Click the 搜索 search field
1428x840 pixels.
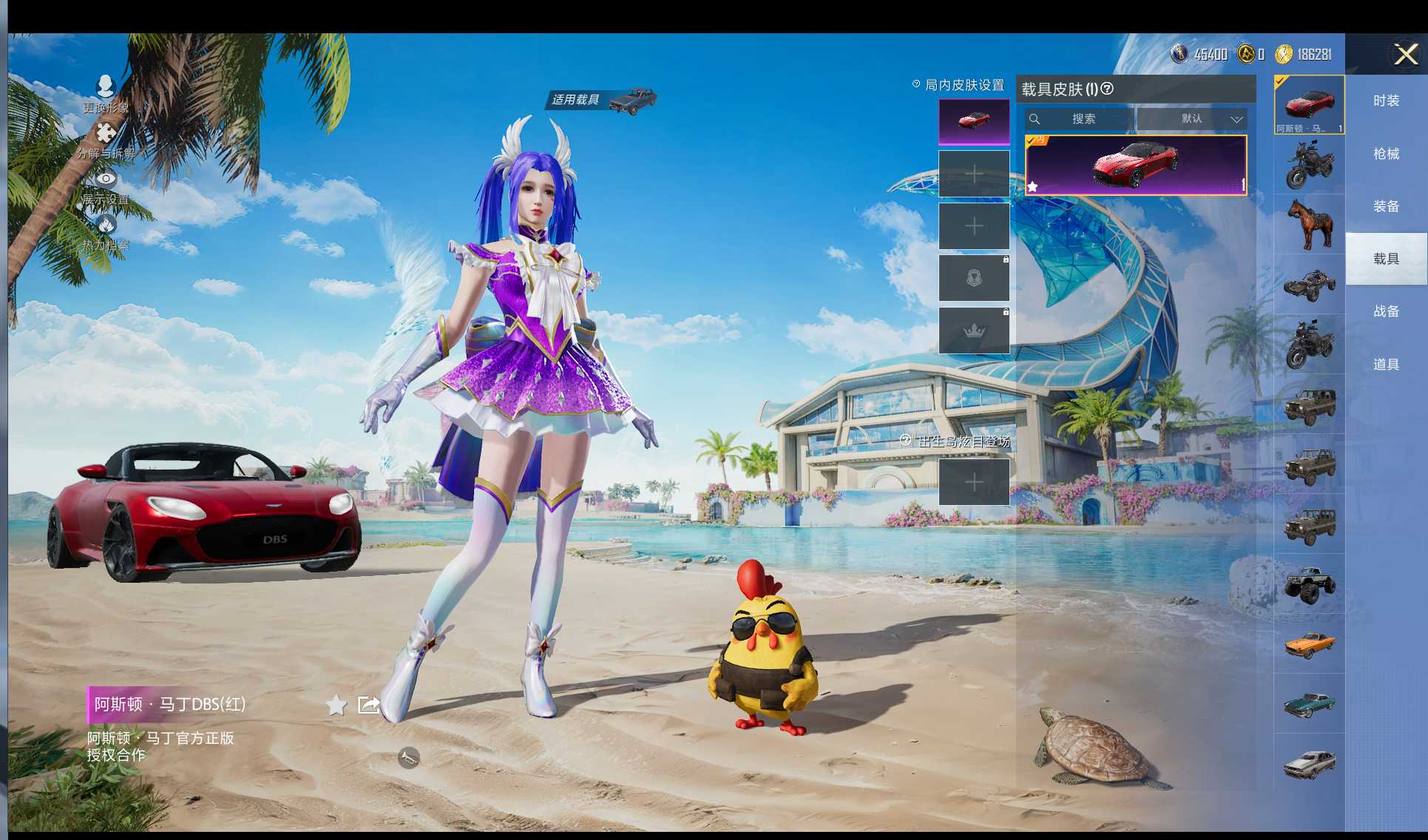(1080, 119)
